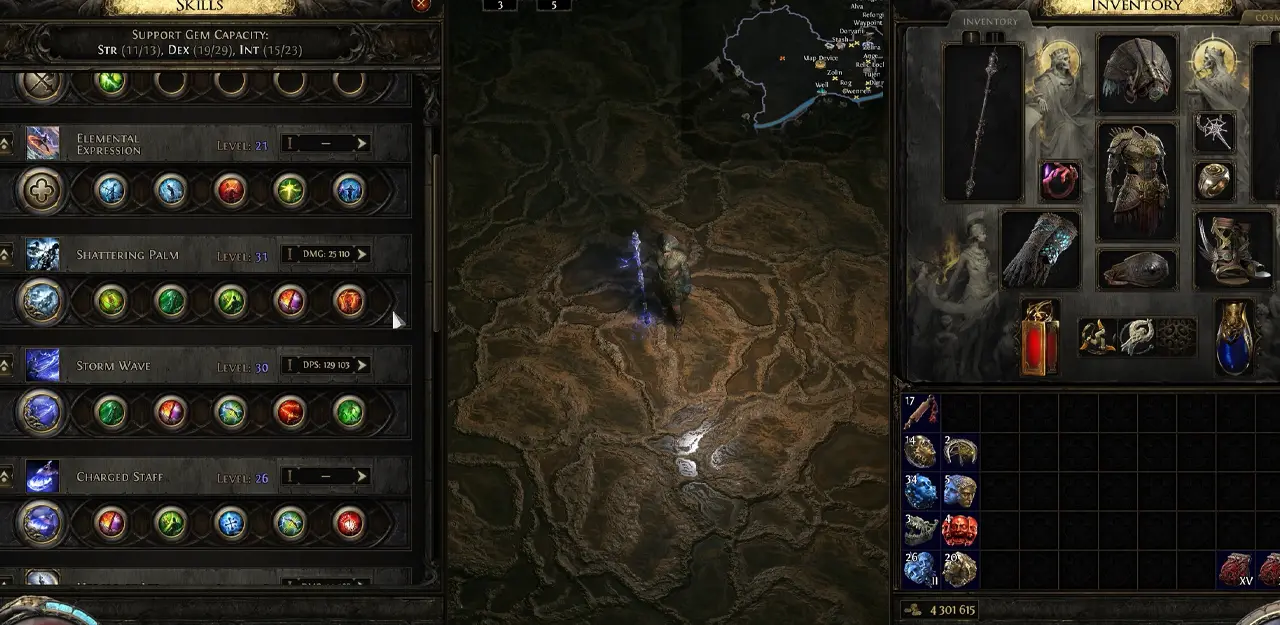Select the equipped staff weapon slot
This screenshot has width=1280, height=625.
[983, 122]
